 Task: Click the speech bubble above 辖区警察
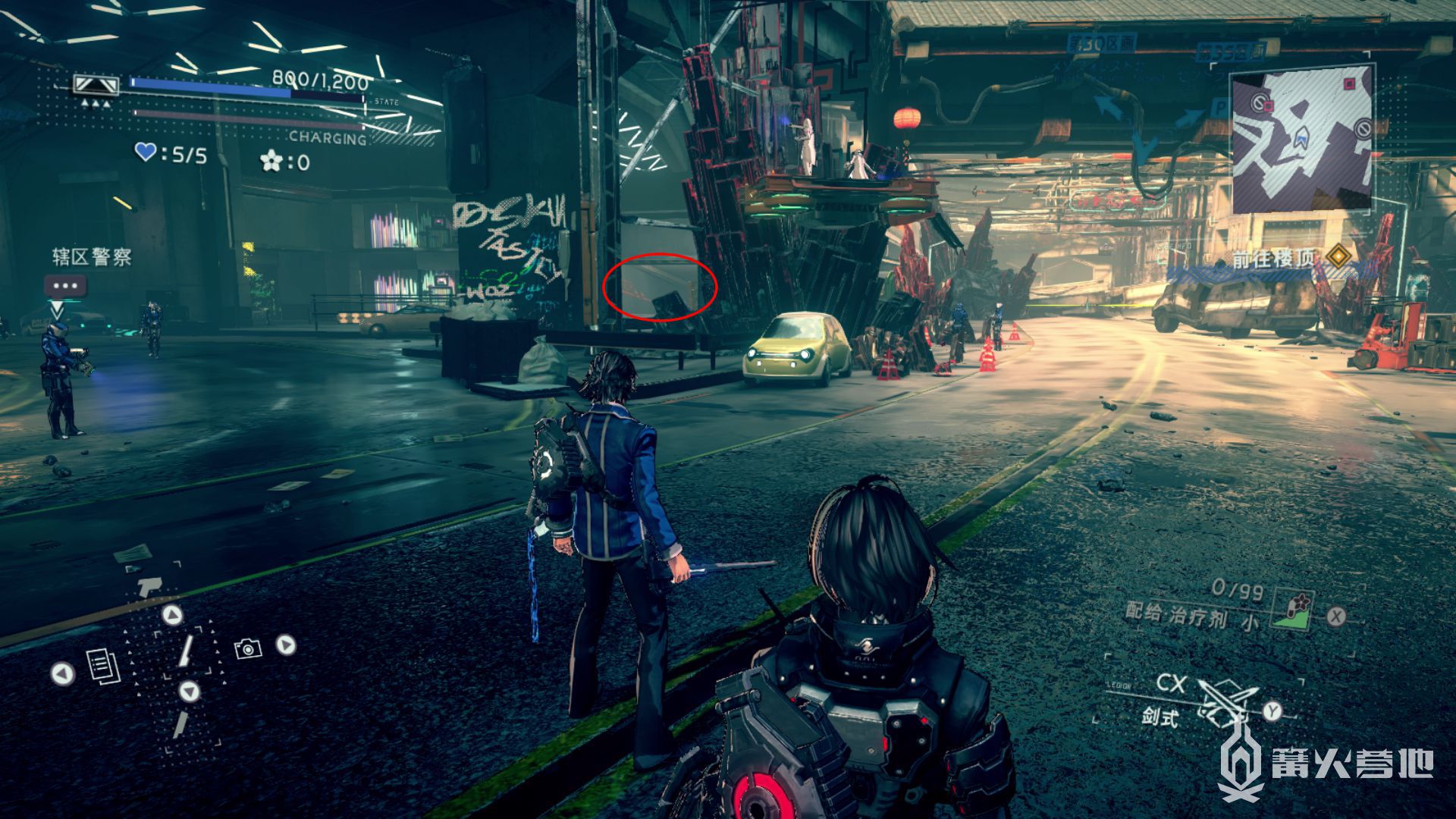[x=65, y=286]
